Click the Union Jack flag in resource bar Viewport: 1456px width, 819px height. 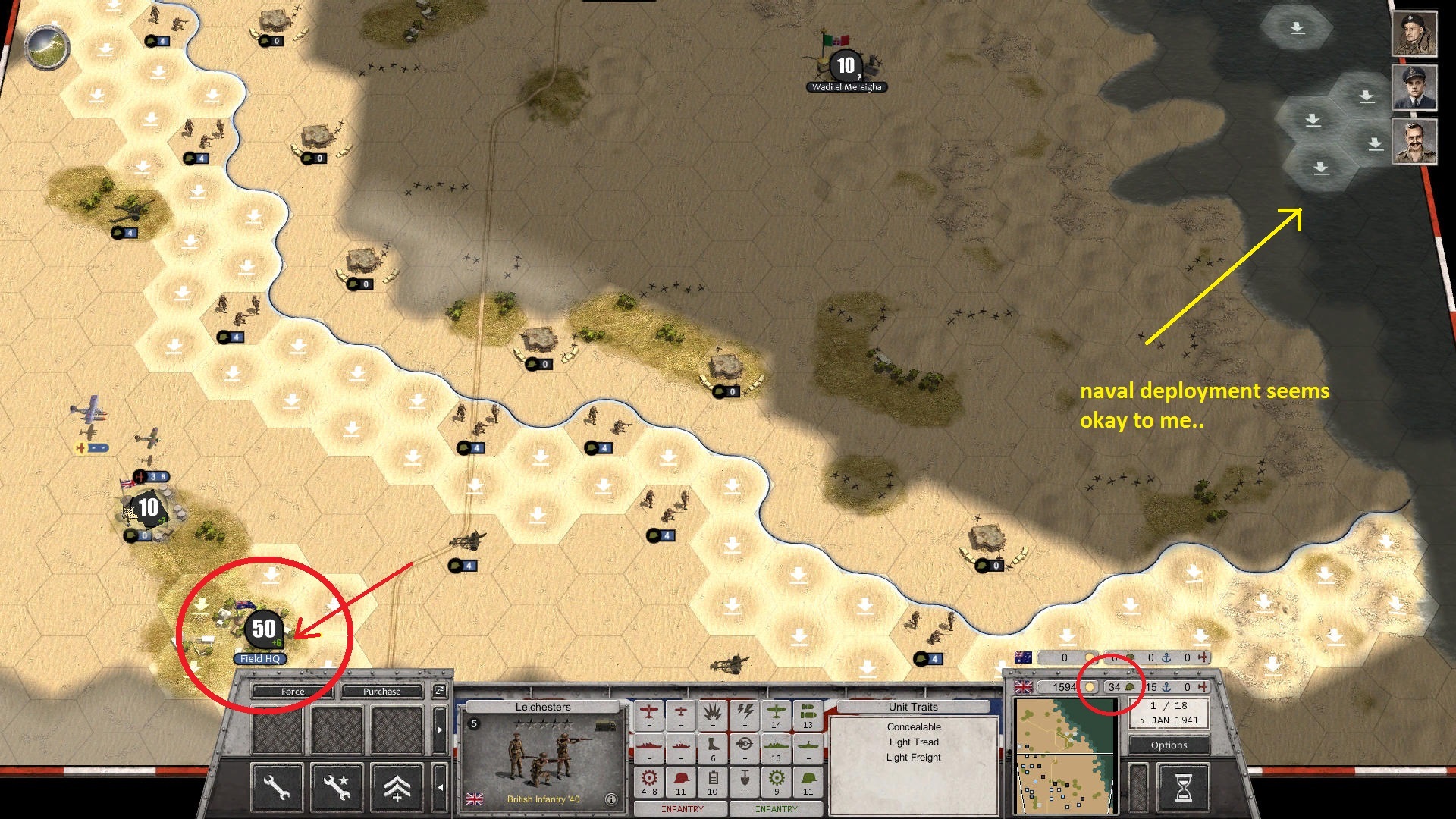pyautogui.click(x=1024, y=687)
